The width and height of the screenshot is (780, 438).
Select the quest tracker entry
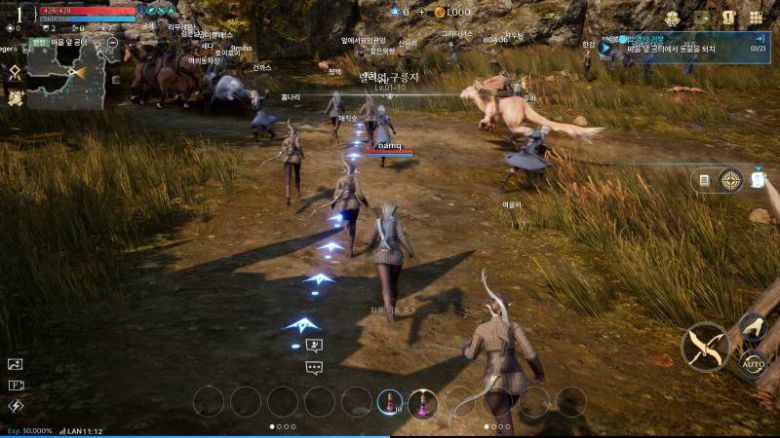(x=690, y=47)
